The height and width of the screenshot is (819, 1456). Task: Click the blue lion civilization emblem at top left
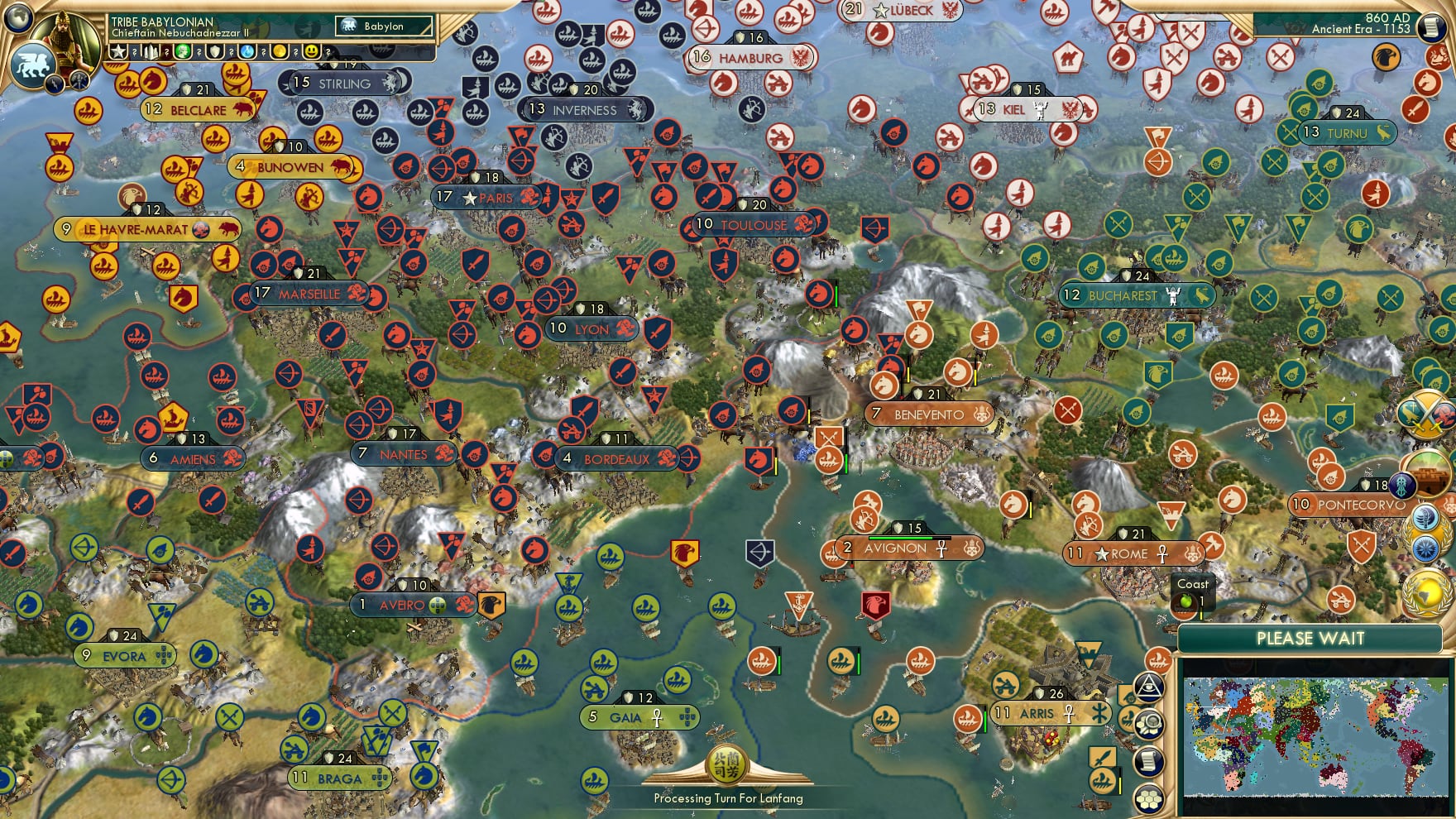click(x=32, y=65)
